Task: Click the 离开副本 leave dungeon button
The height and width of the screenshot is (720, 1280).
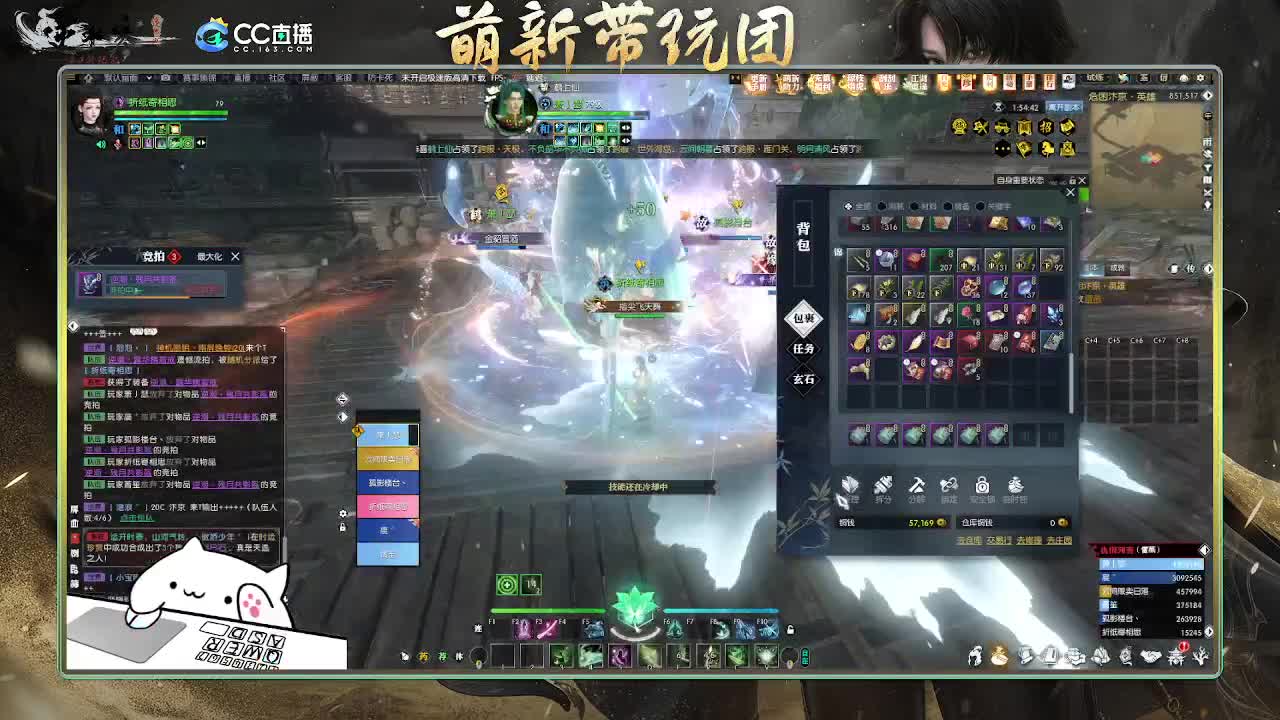Action: coord(1063,107)
